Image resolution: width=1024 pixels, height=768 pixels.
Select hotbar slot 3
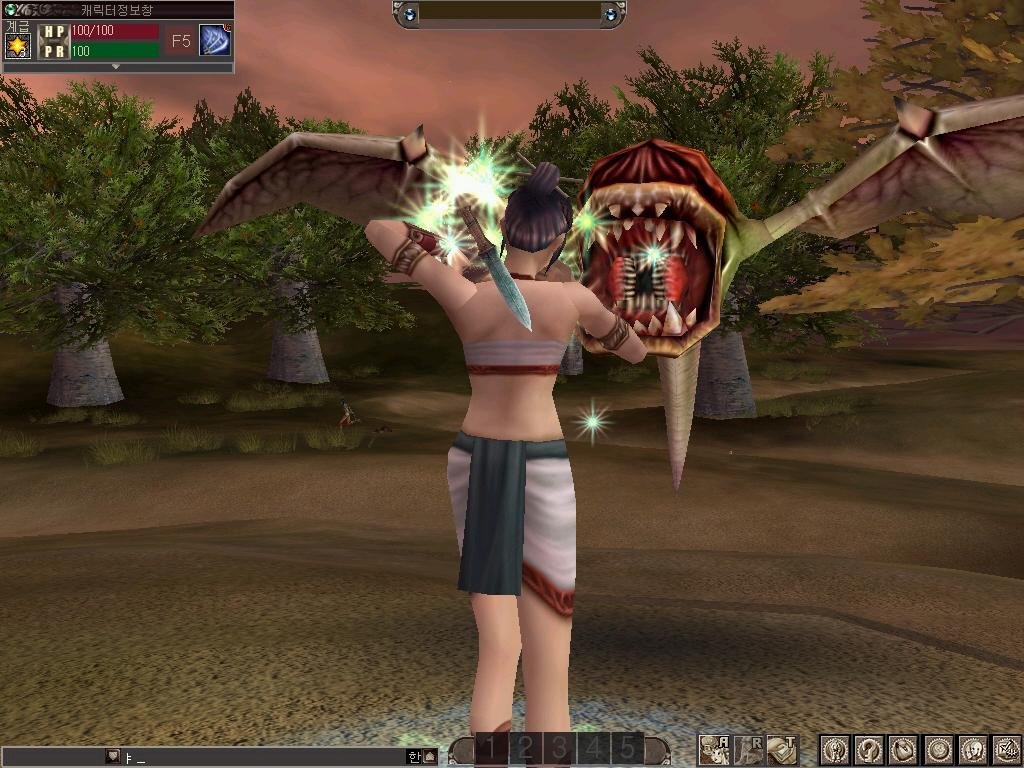point(559,749)
